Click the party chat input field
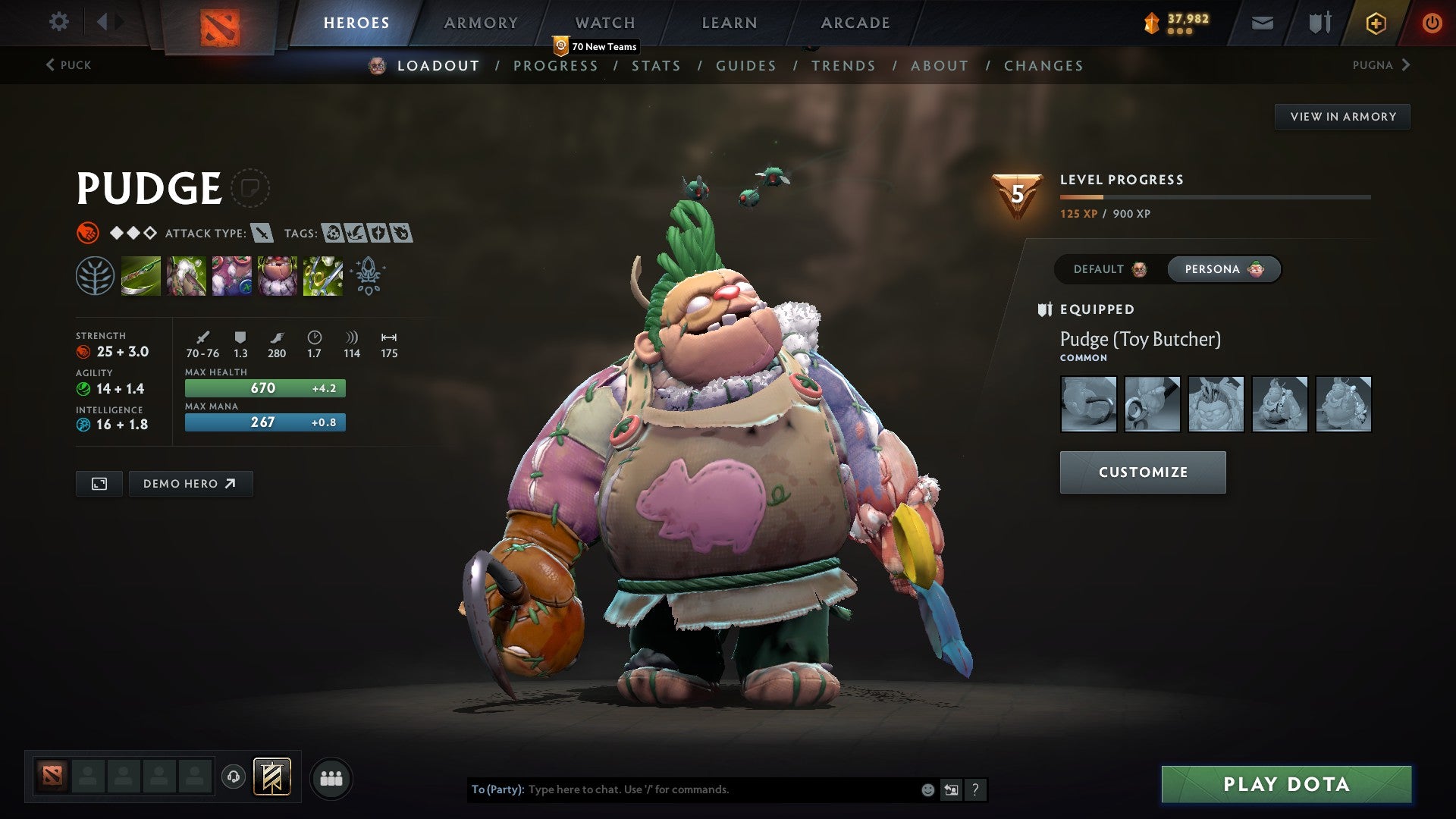This screenshot has height=819, width=1456. (720, 789)
